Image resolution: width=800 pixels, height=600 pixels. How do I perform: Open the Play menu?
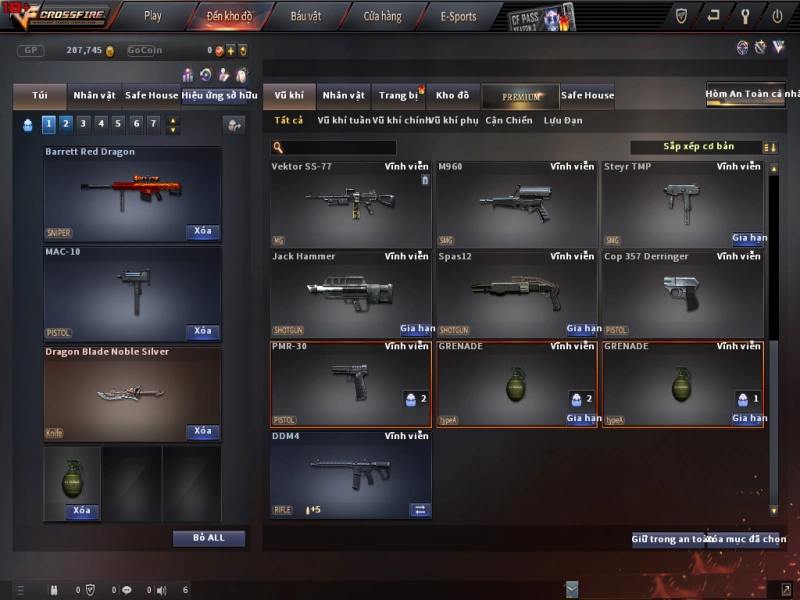coord(152,16)
